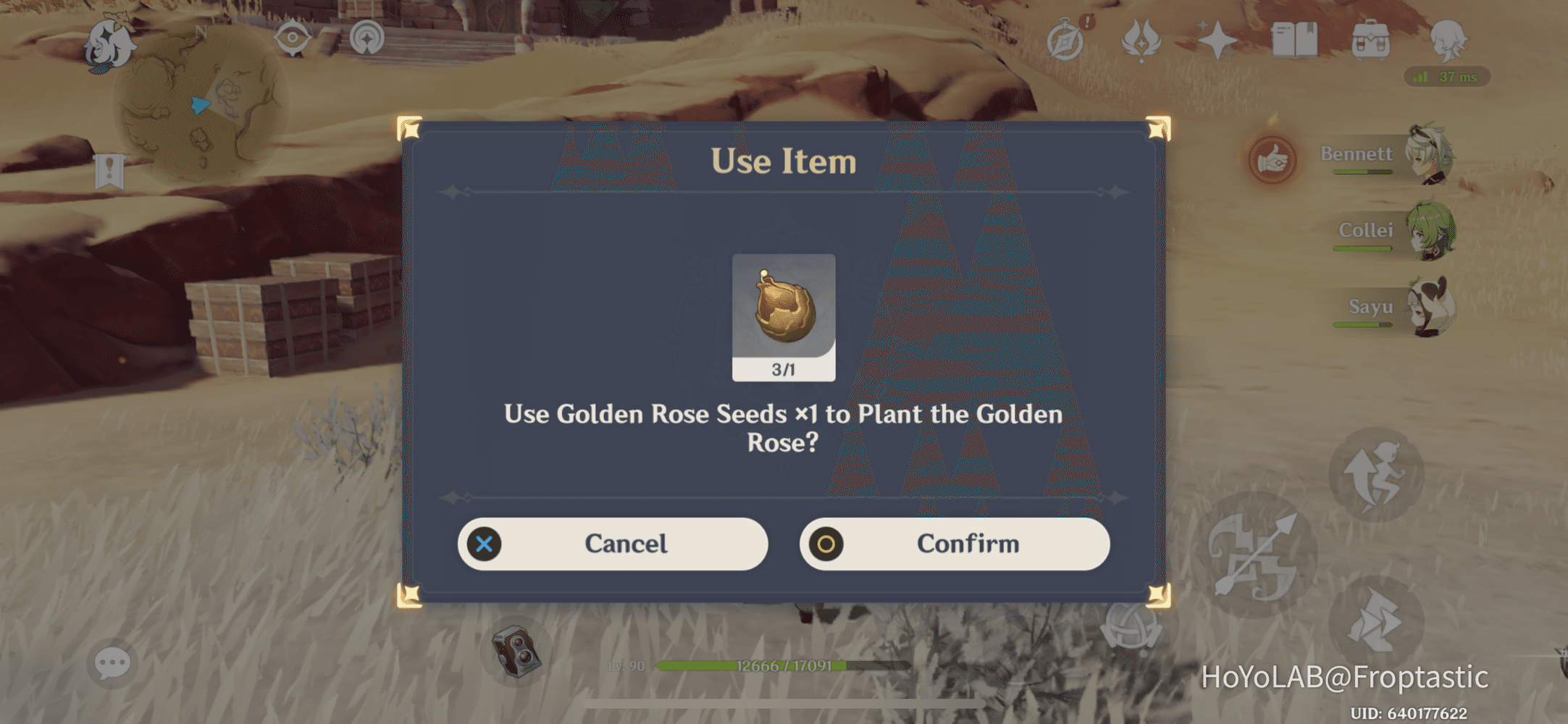Tap the Golden Rose Seeds item thumbnail
The width and height of the screenshot is (1568, 724).
784,316
